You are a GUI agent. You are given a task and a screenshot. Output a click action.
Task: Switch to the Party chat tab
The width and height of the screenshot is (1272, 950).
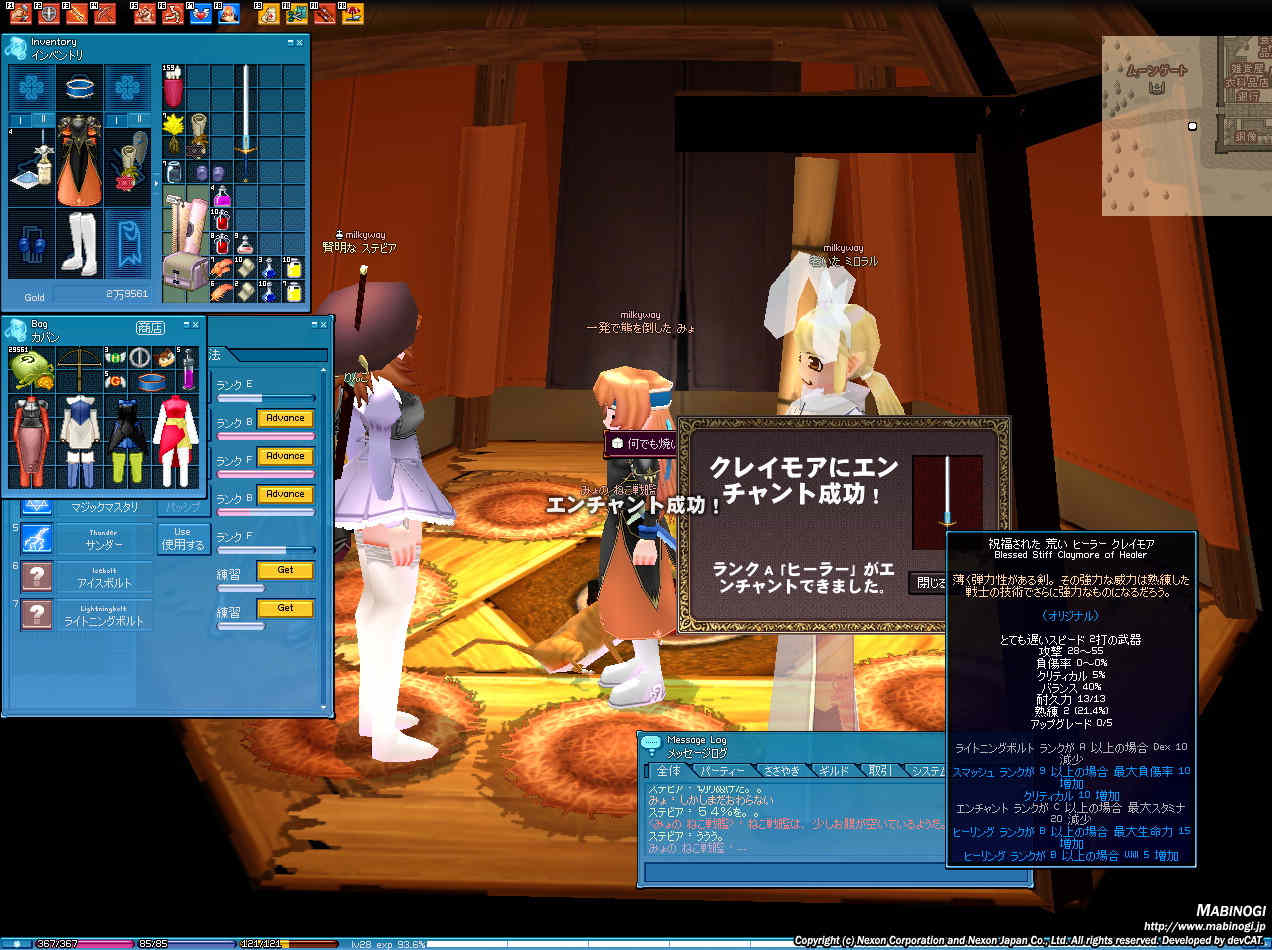click(x=722, y=771)
